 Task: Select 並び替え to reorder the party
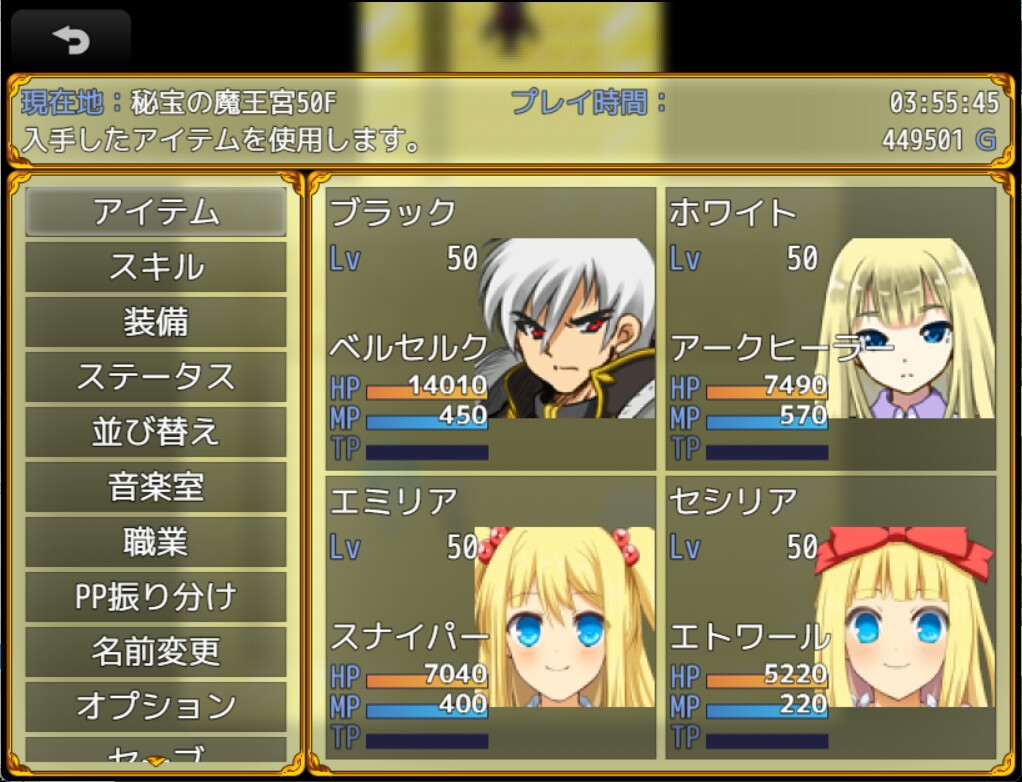point(156,432)
